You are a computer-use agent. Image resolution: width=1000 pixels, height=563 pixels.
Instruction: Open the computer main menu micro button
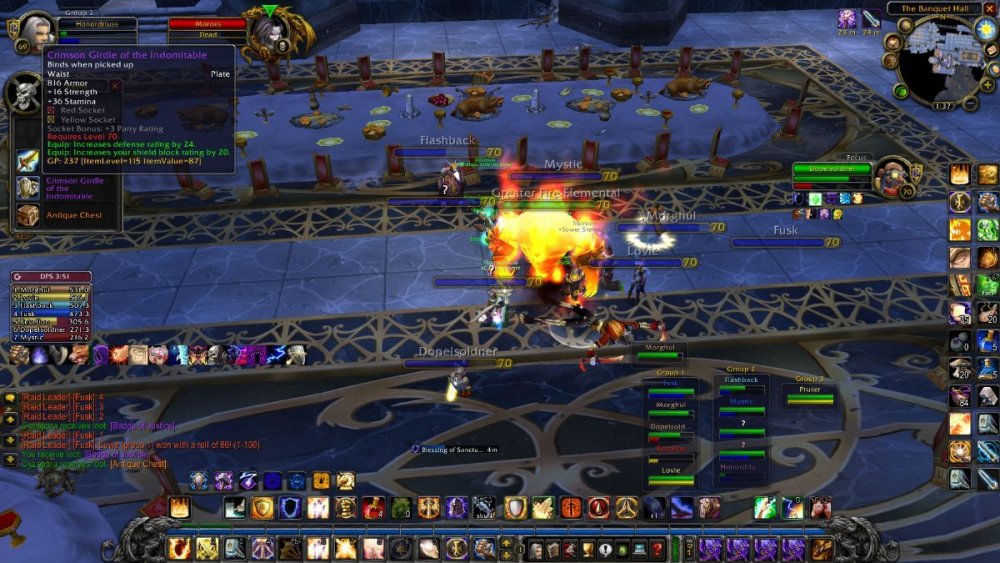[639, 548]
